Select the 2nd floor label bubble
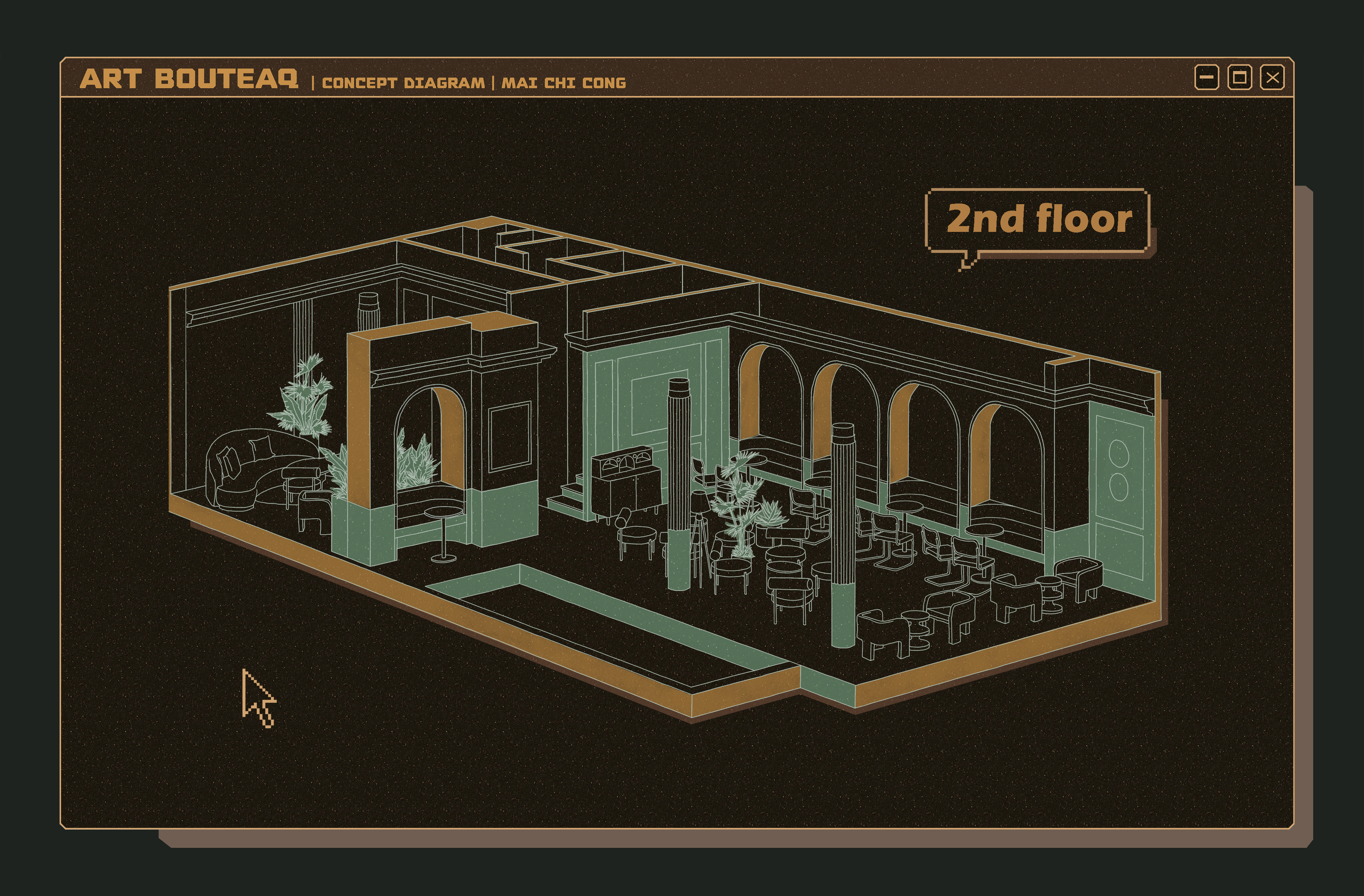The image size is (1364, 896). tap(1038, 220)
